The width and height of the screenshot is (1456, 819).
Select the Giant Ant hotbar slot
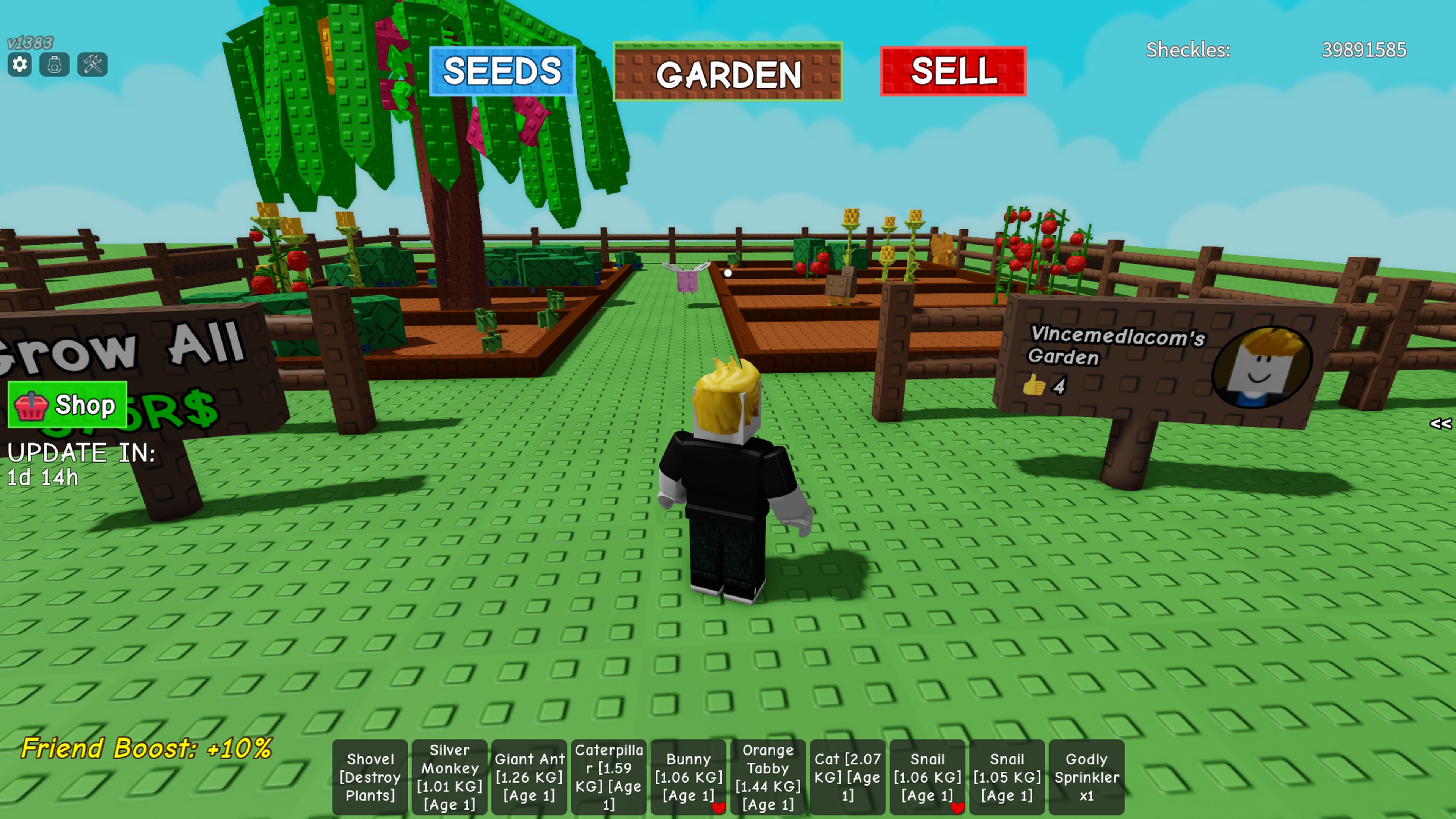click(529, 777)
